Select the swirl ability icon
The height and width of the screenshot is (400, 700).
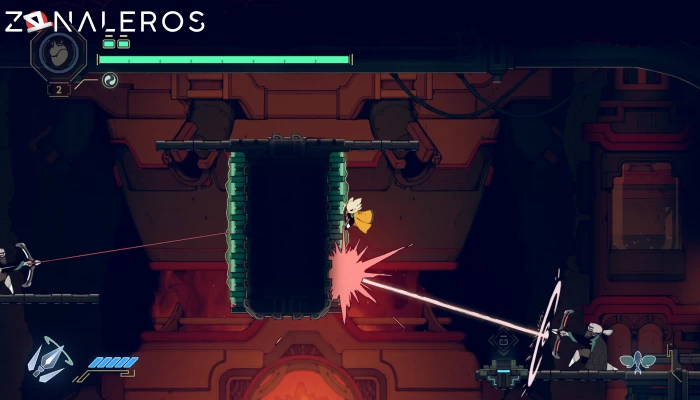pos(110,80)
